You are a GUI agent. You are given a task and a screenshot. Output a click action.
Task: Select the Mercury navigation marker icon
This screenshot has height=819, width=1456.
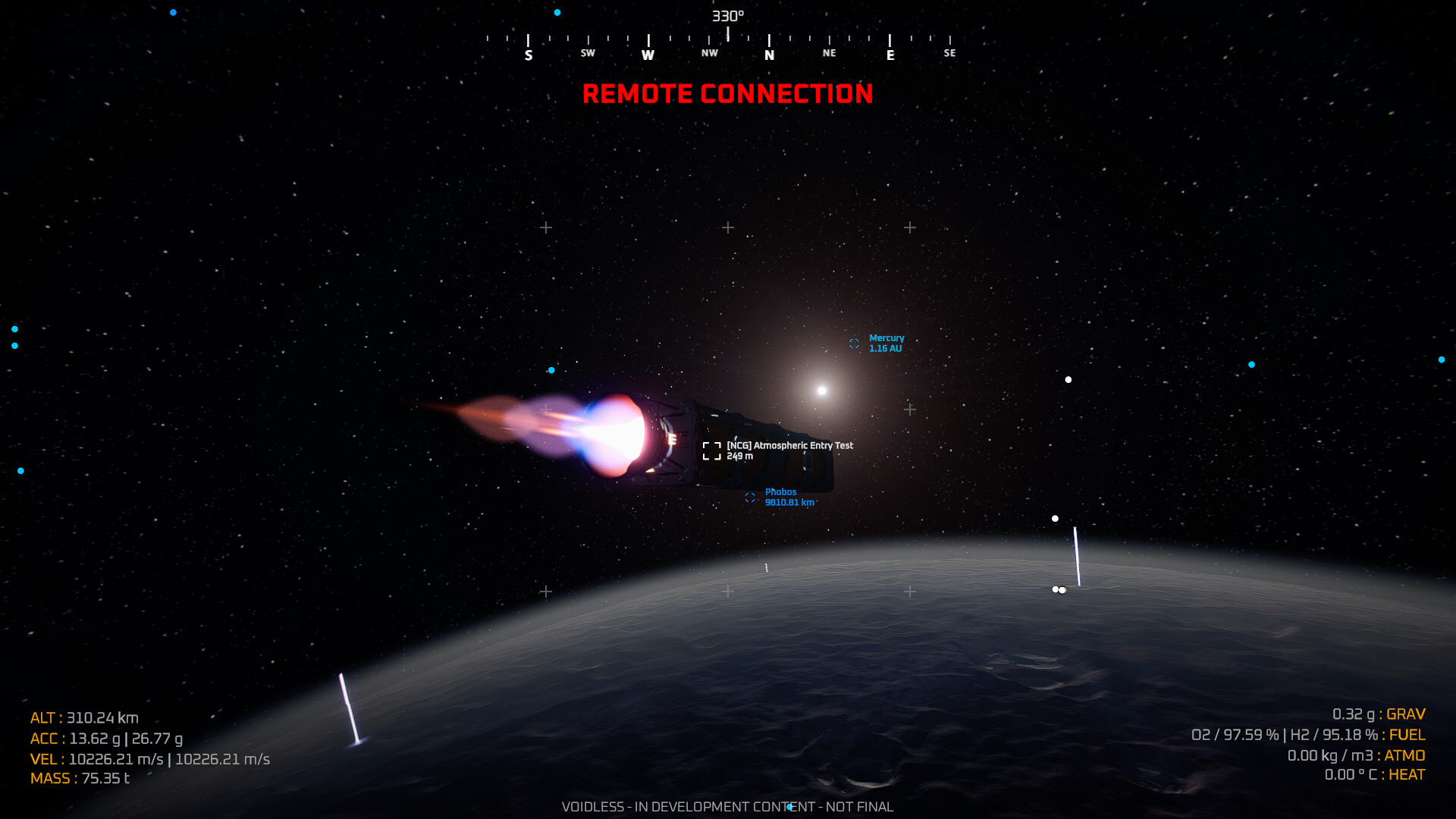pos(855,344)
